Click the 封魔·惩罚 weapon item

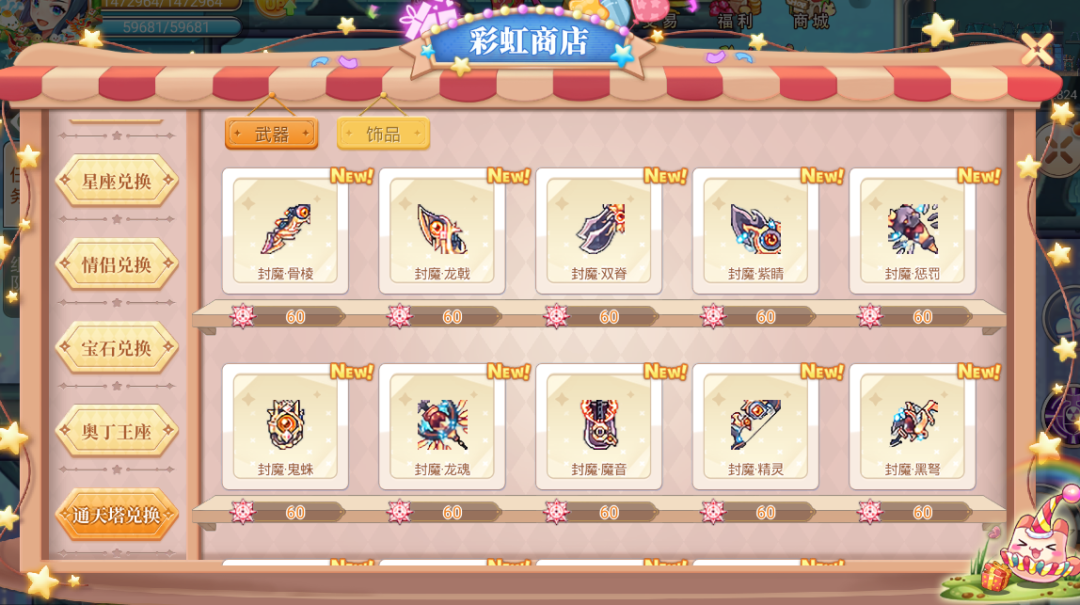pyautogui.click(x=912, y=231)
